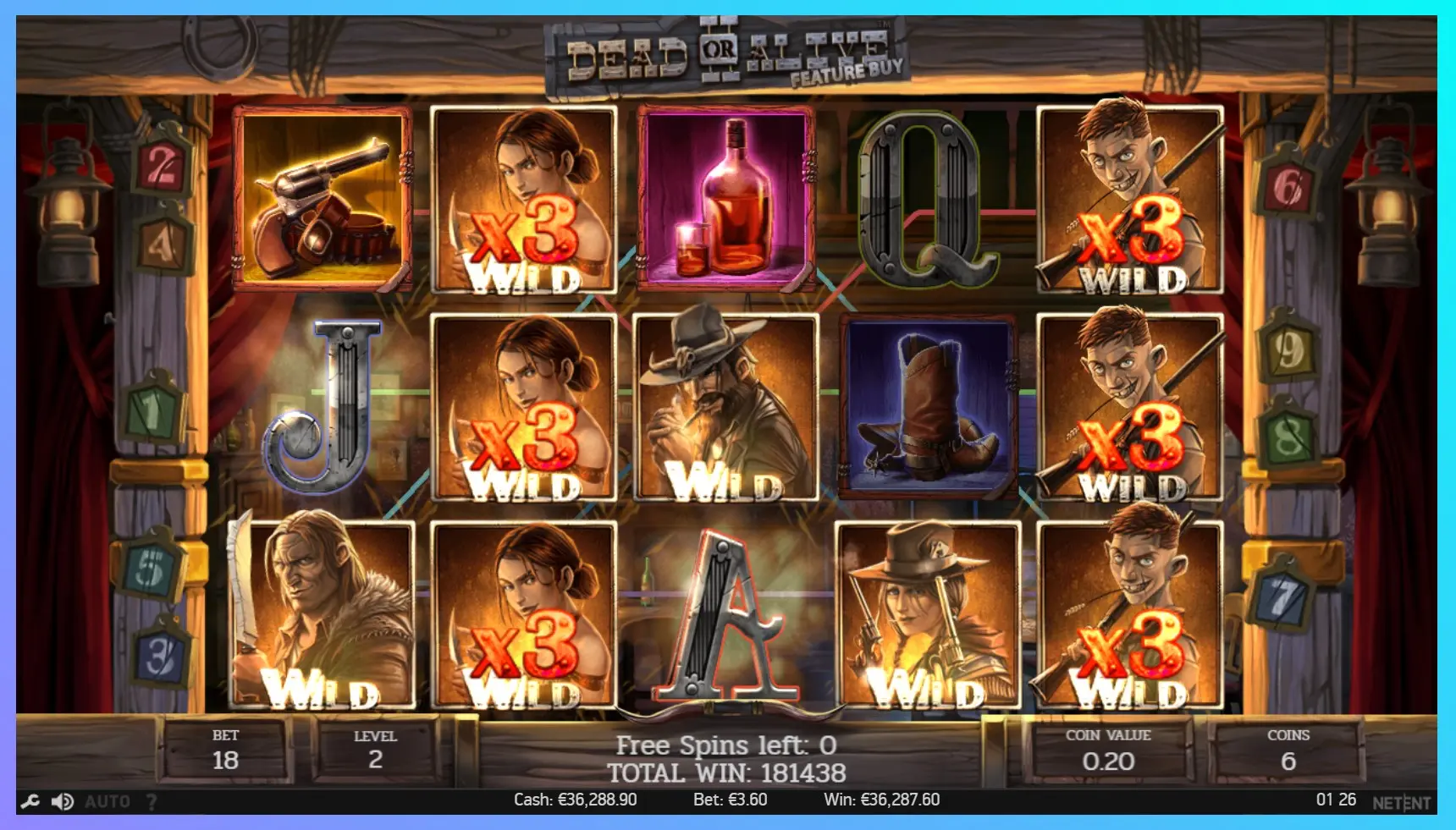Show payline marker number 8
Screen dimensions: 1456x830
tap(1288, 437)
